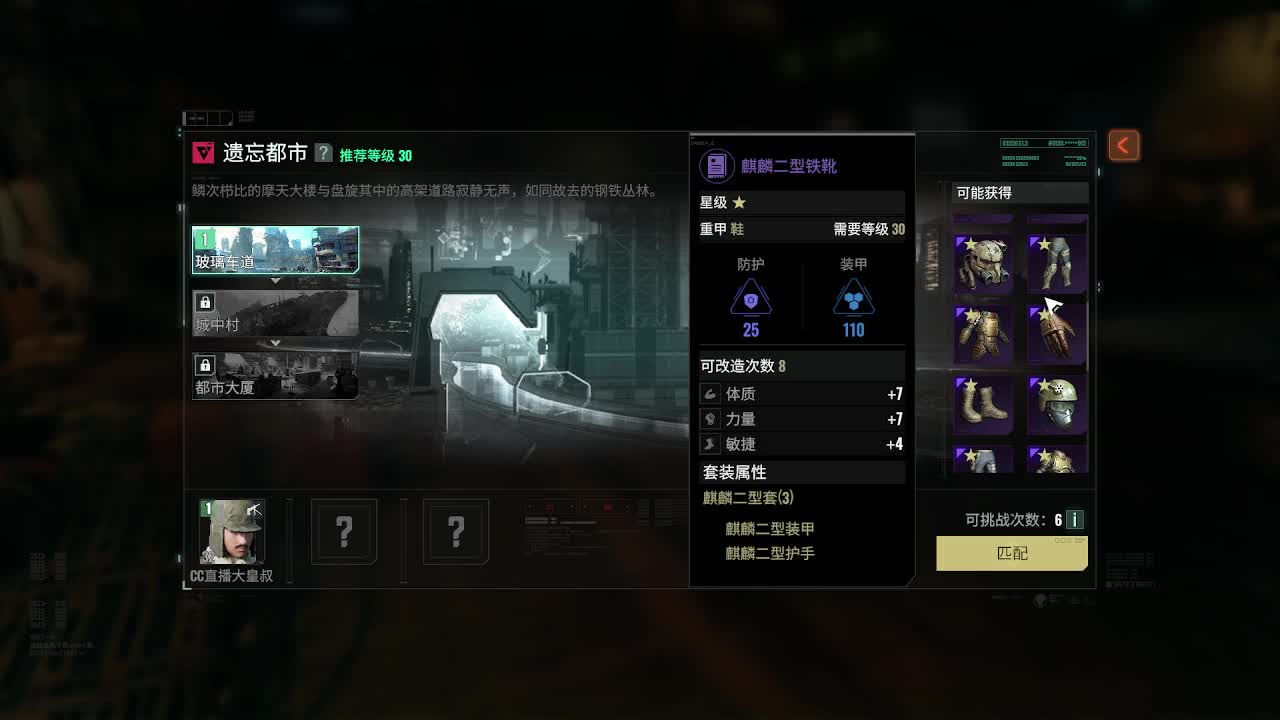Click the orange back arrow button
Viewport: 1280px width, 720px height.
[x=1122, y=144]
